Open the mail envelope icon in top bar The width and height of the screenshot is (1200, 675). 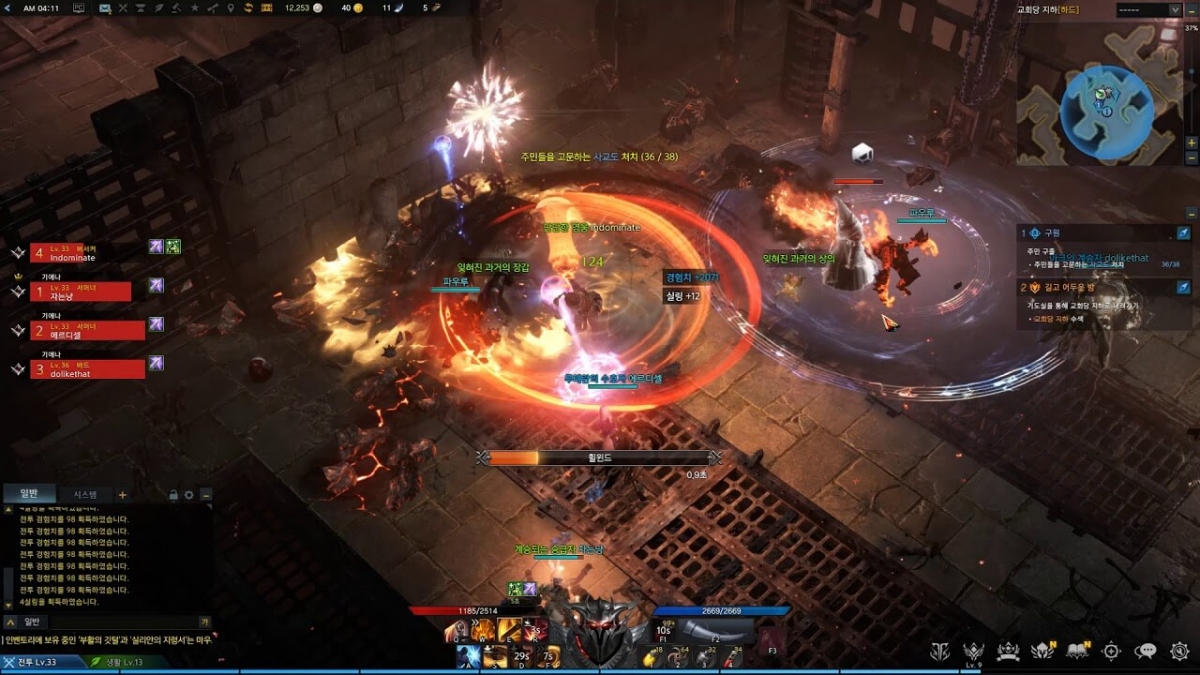[x=105, y=8]
